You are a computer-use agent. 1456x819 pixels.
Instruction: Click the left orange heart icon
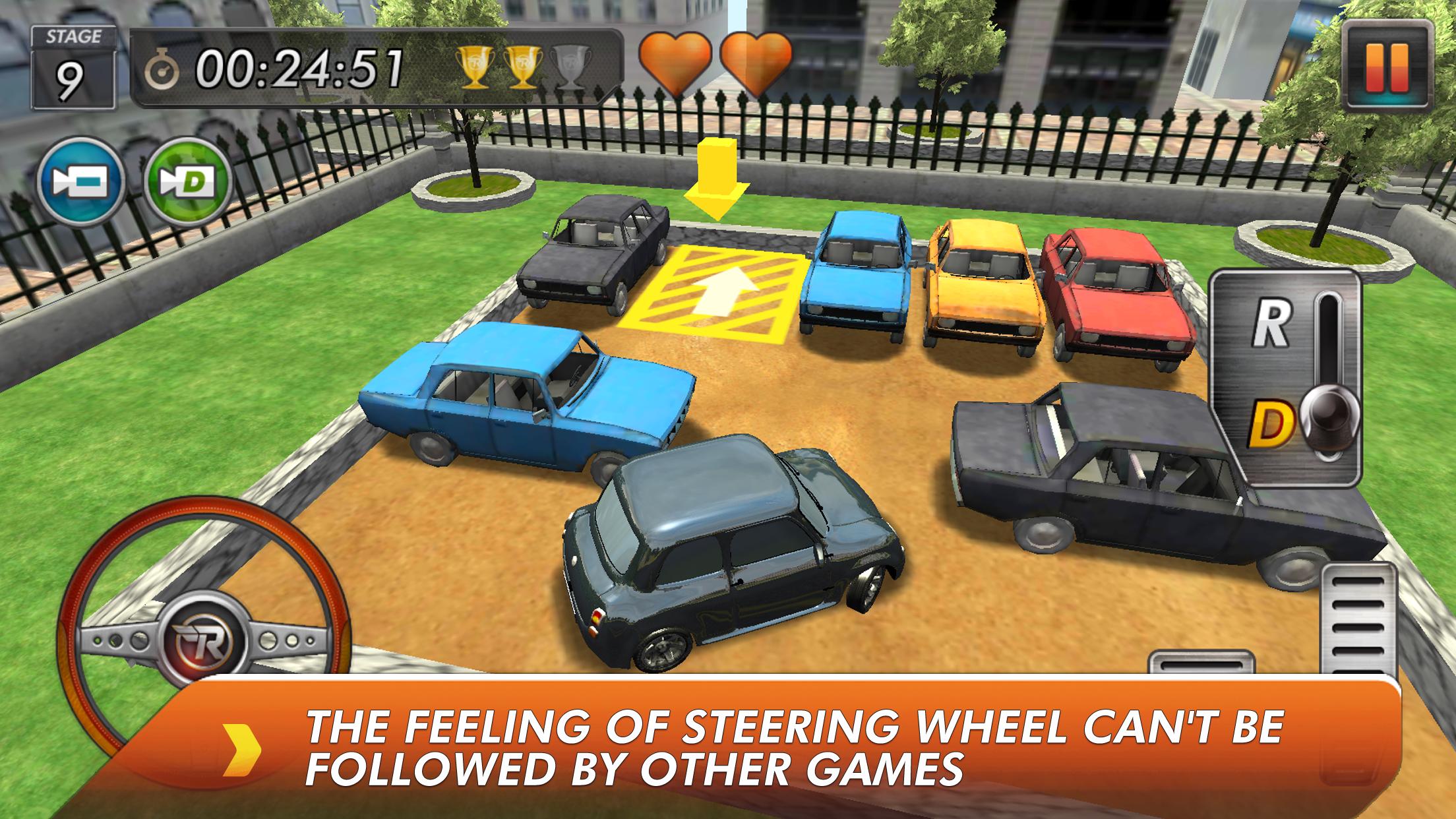[x=675, y=63]
